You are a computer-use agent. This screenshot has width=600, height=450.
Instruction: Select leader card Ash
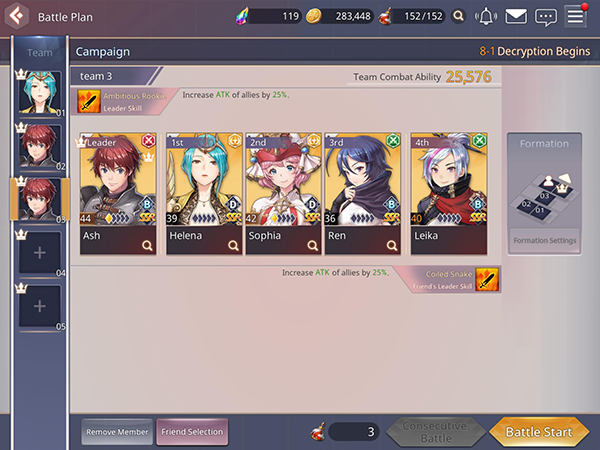[x=119, y=193]
